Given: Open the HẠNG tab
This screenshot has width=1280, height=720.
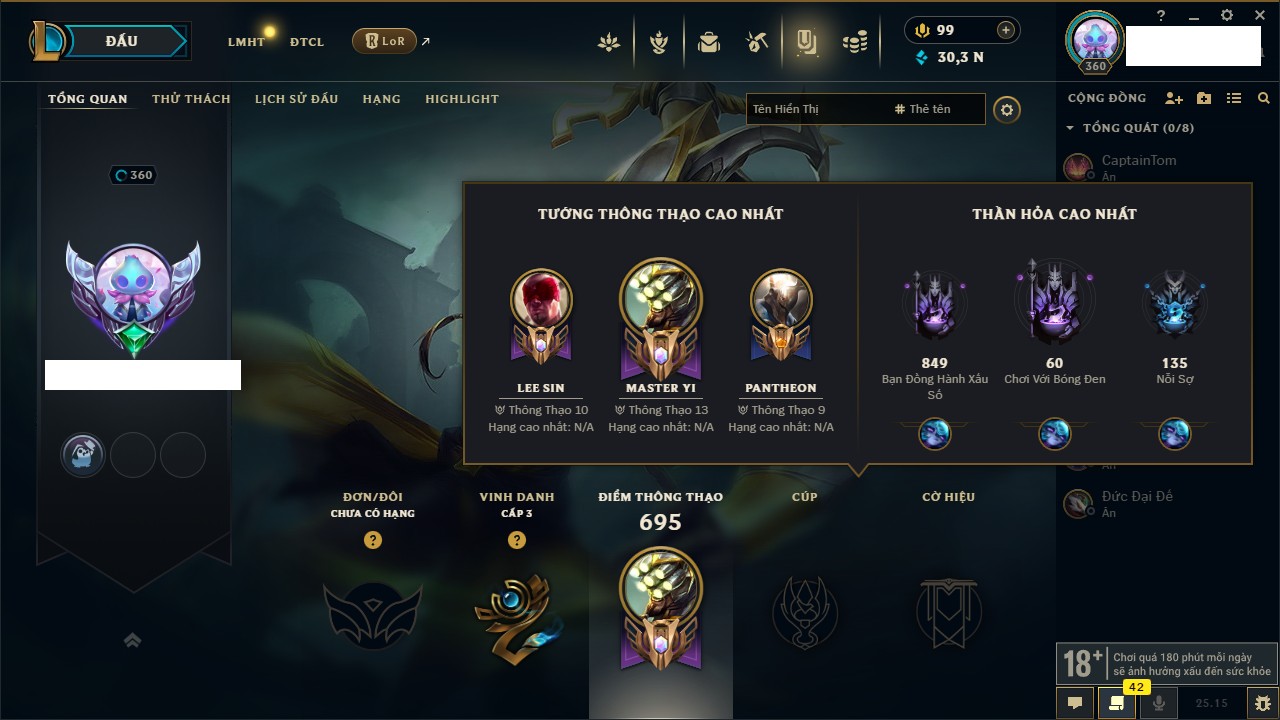Looking at the screenshot, I should point(381,99).
